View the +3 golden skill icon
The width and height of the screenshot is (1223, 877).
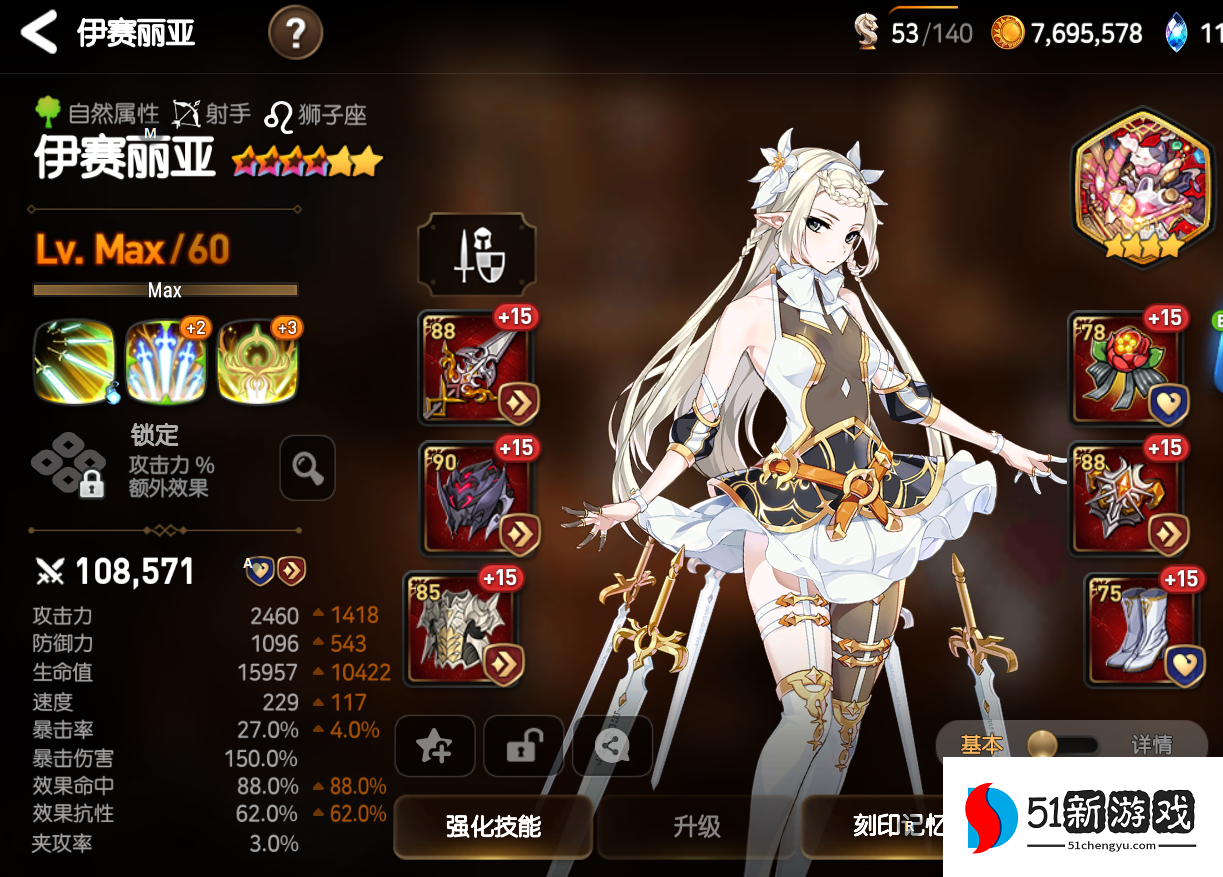[x=258, y=361]
